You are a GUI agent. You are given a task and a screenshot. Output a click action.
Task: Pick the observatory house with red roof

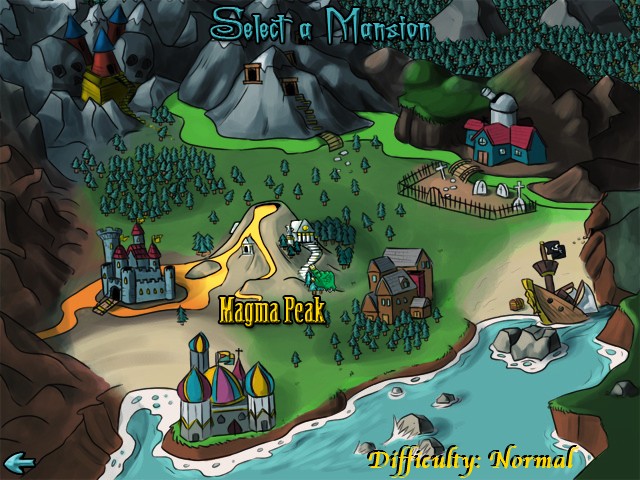tap(505, 137)
